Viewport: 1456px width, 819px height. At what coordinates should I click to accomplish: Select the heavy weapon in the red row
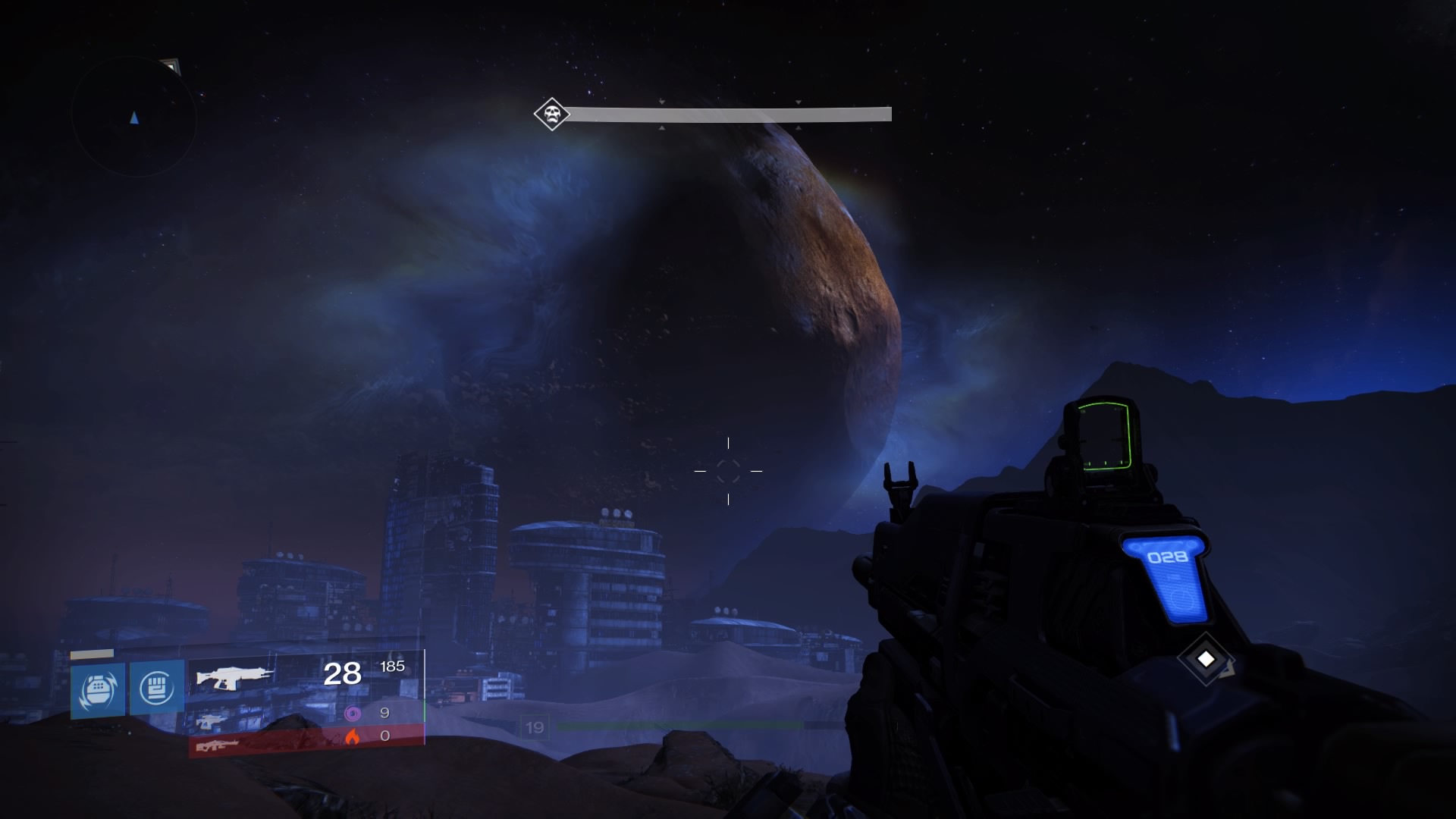tap(218, 745)
